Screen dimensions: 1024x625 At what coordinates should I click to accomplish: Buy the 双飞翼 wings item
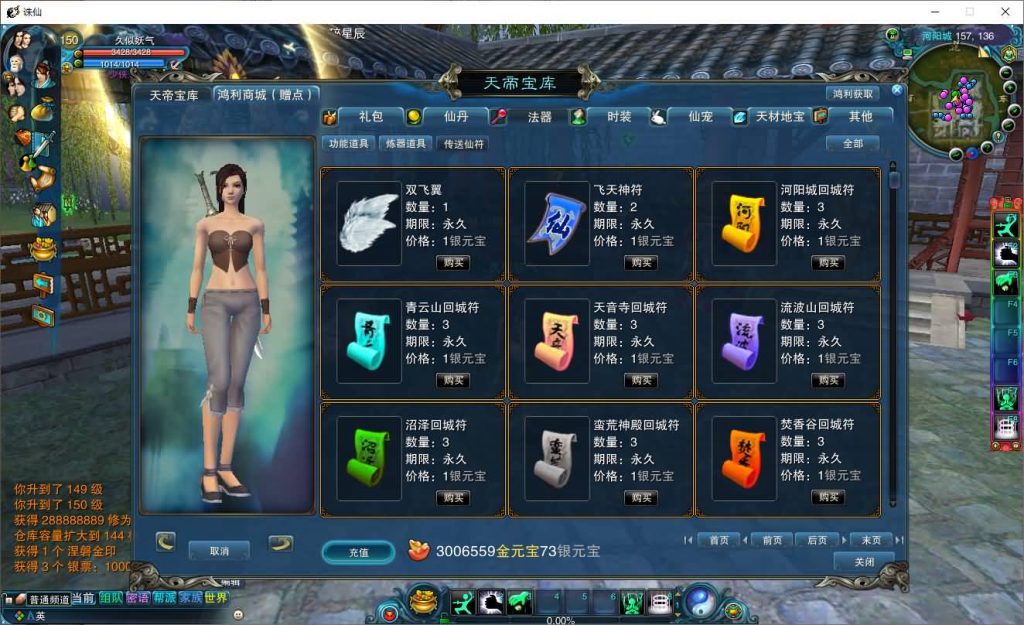[453, 263]
